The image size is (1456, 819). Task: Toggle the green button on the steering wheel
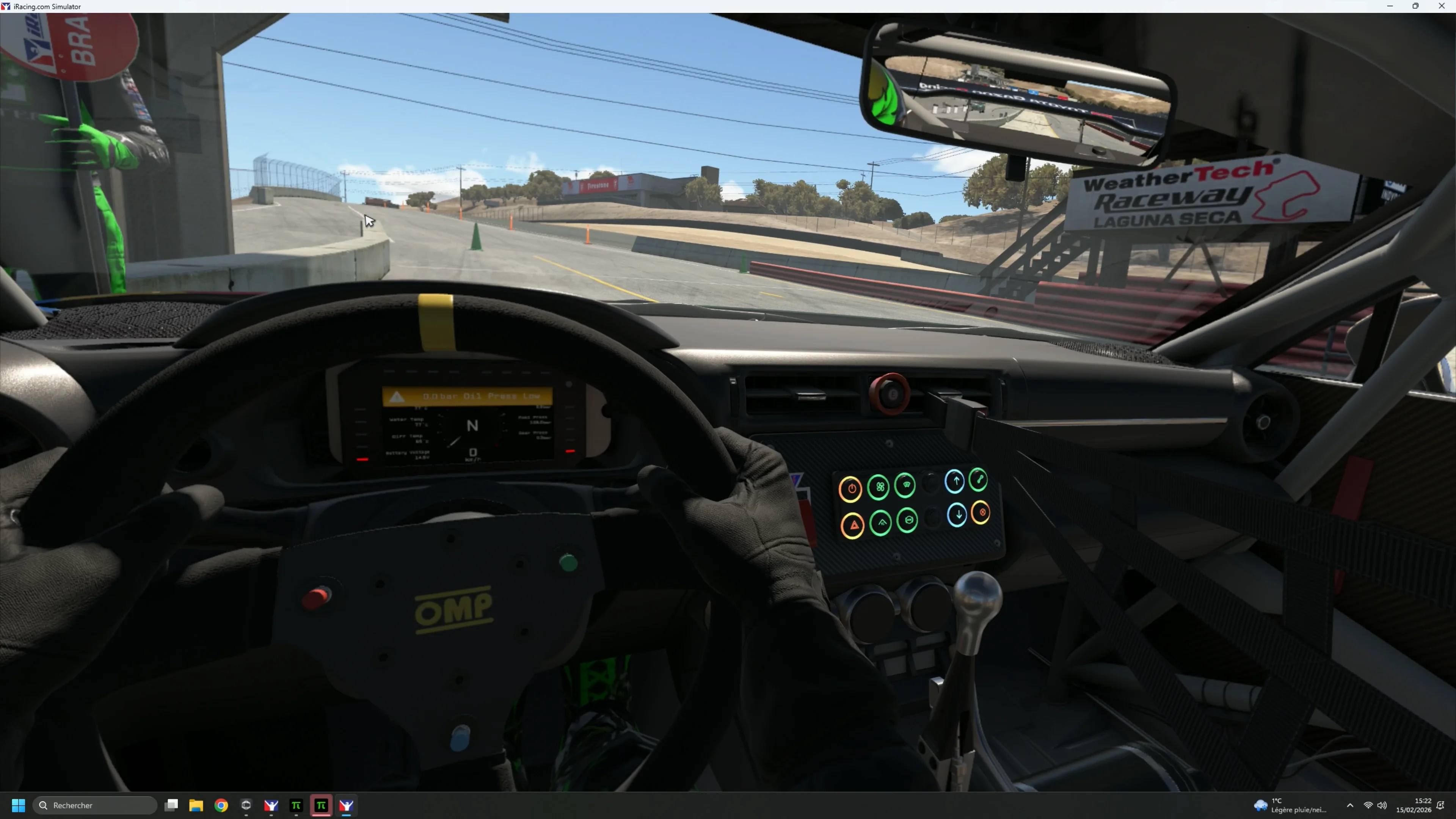point(569,562)
